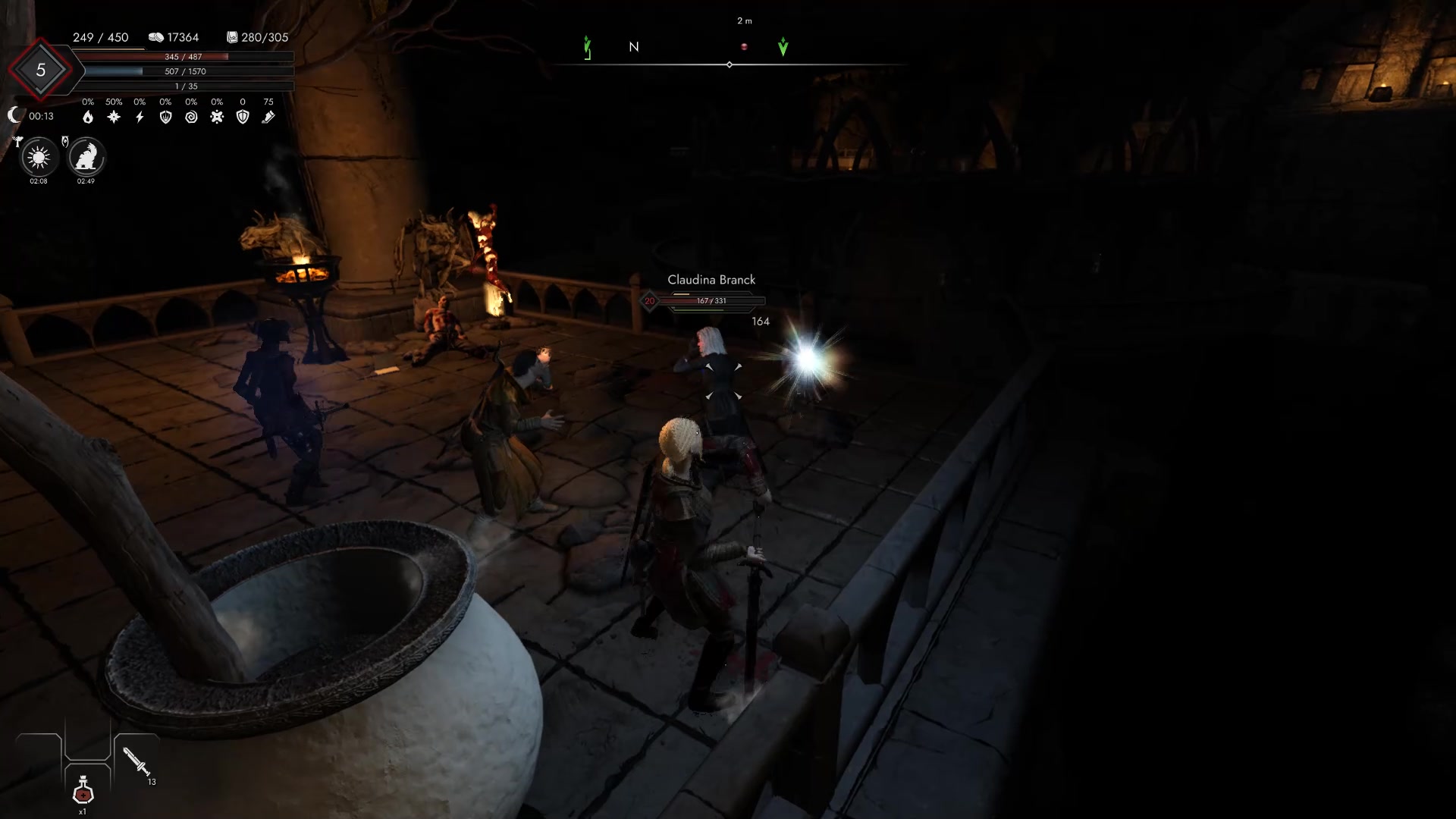This screenshot has width=1456, height=819.
Task: Click the coin purse currency icon
Action: 157,36
